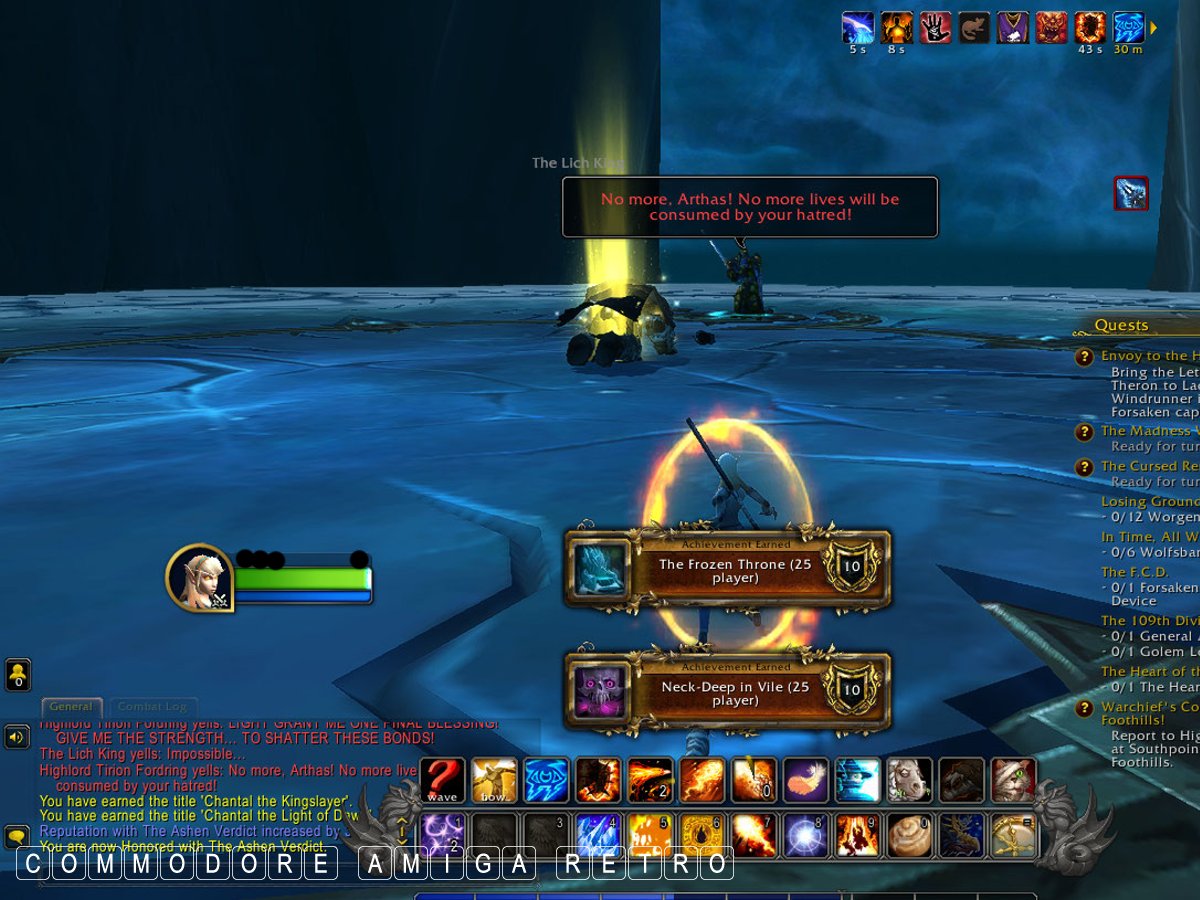Image resolution: width=1200 pixels, height=900 pixels.
Task: Cast Slow Fall feather spell
Action: coord(806,780)
